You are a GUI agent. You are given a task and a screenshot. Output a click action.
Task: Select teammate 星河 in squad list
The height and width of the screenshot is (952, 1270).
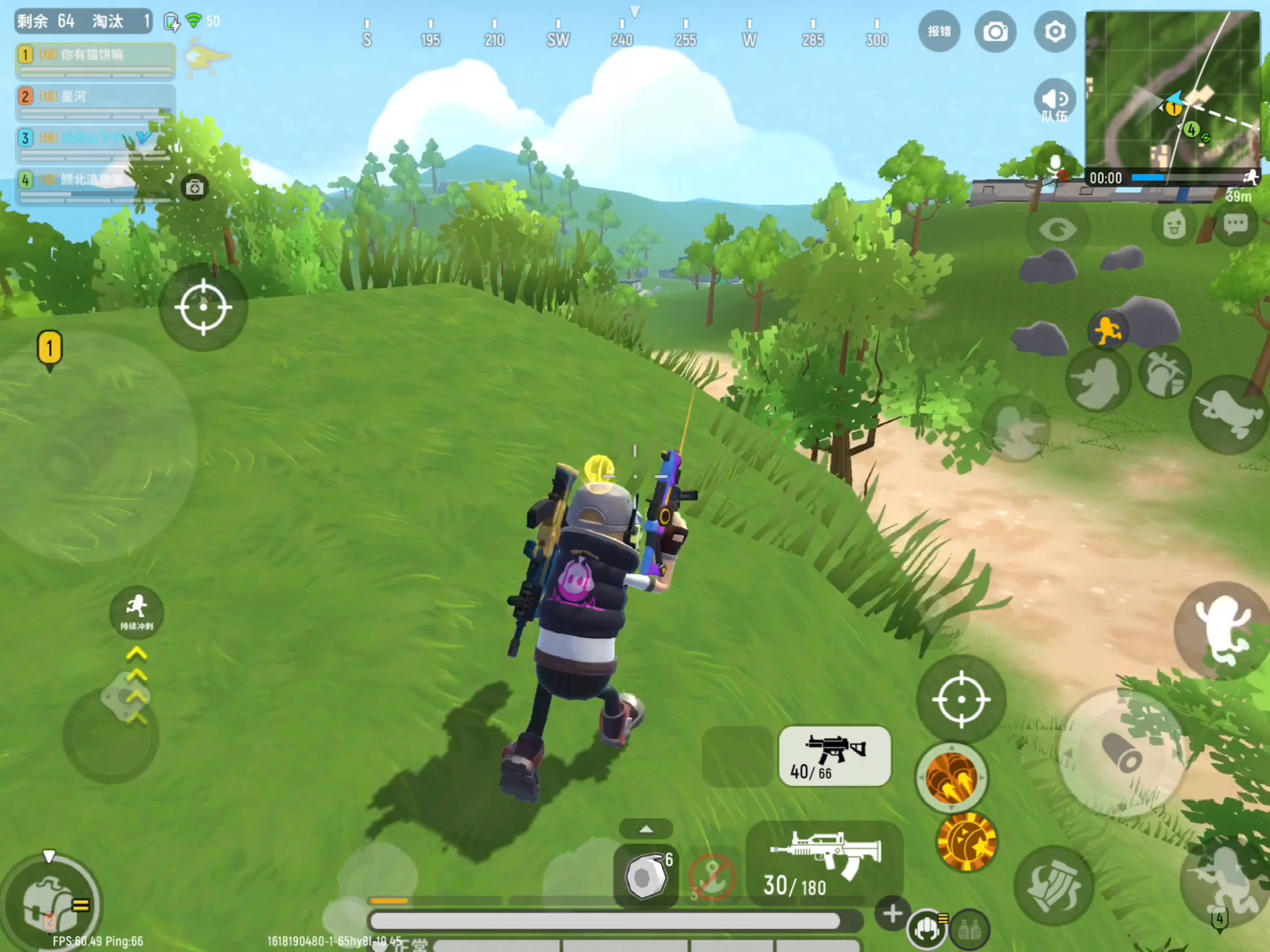pyautogui.click(x=95, y=102)
